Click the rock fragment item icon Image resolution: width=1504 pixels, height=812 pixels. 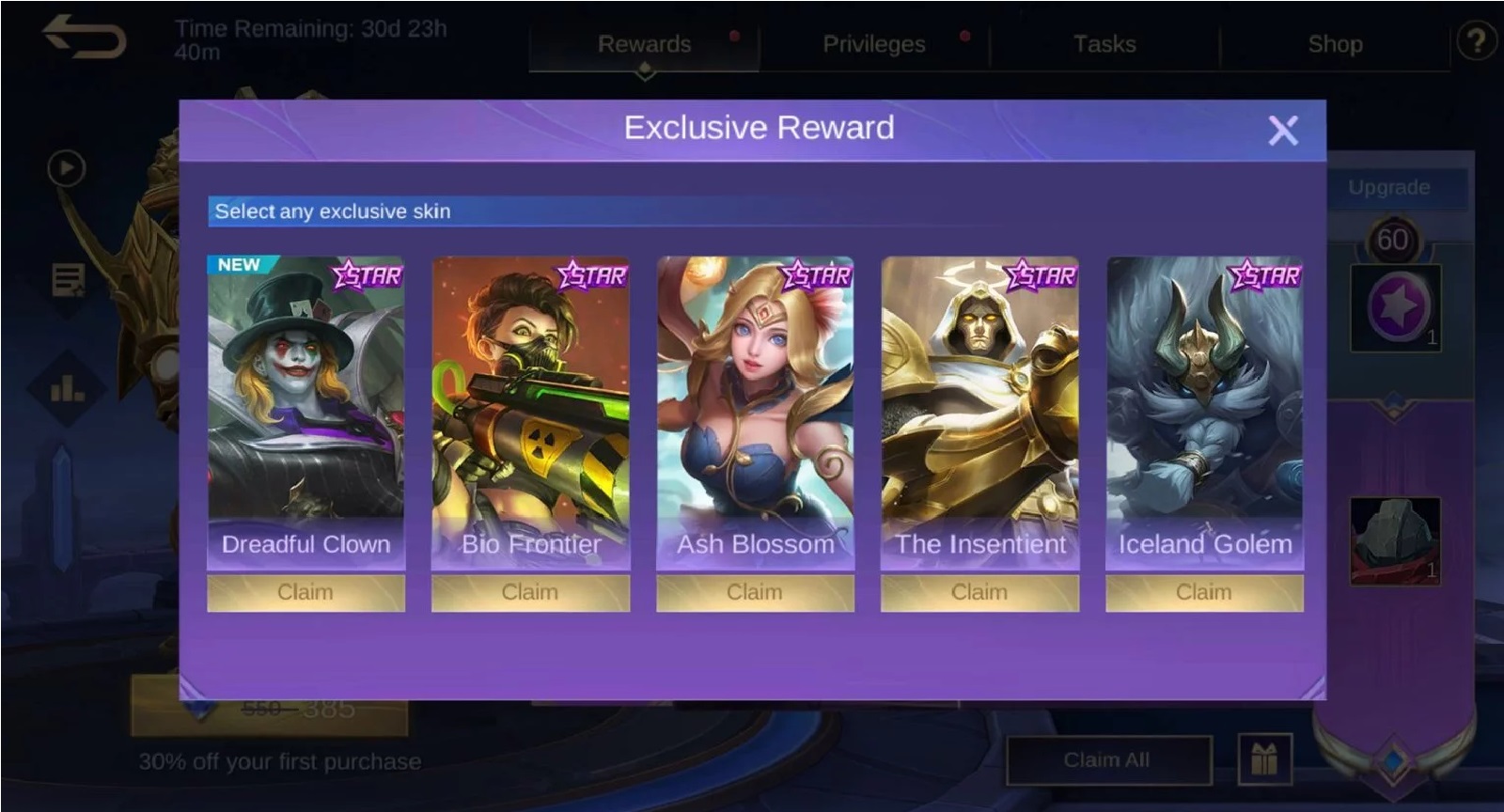(x=1395, y=538)
